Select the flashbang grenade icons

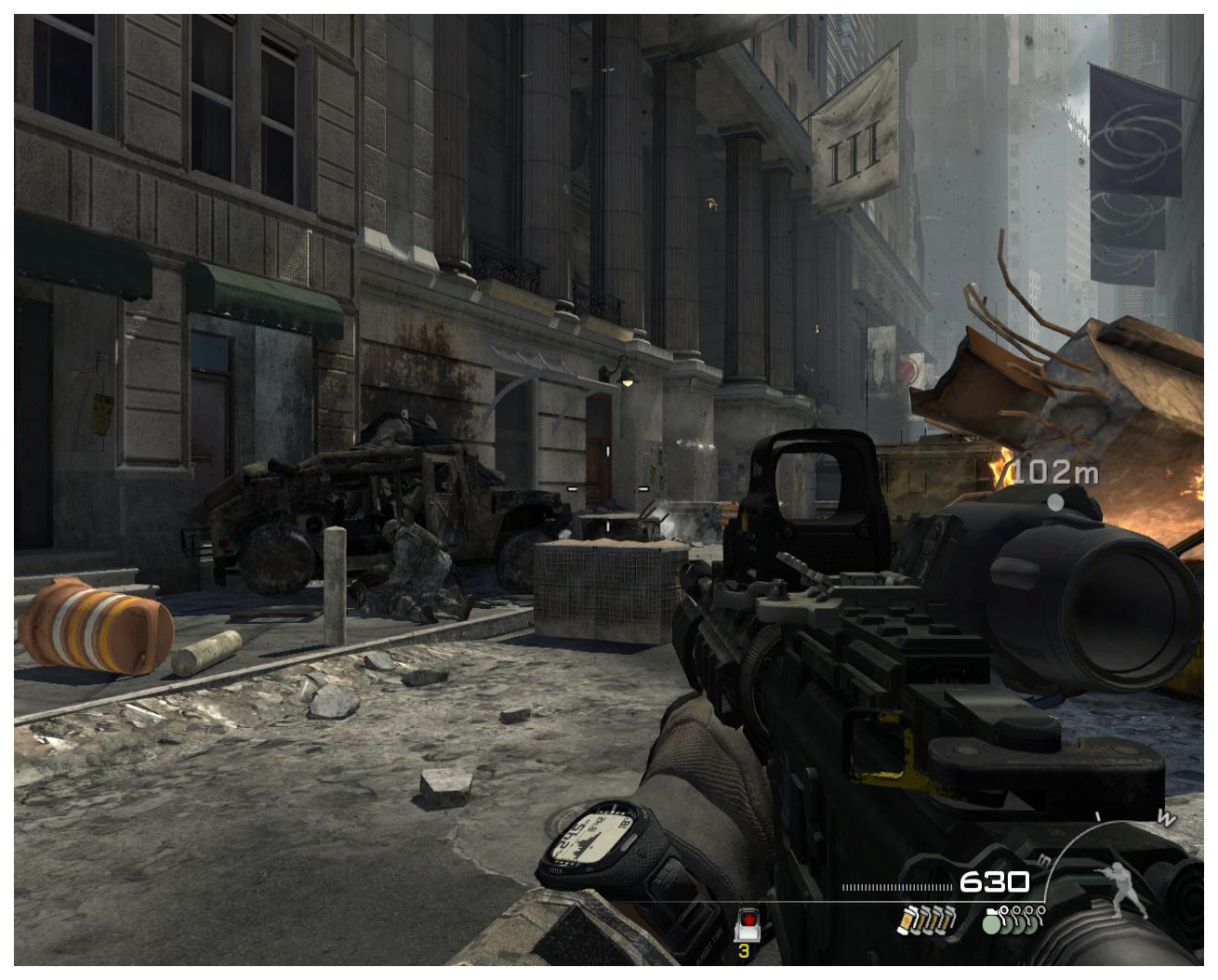(926, 920)
